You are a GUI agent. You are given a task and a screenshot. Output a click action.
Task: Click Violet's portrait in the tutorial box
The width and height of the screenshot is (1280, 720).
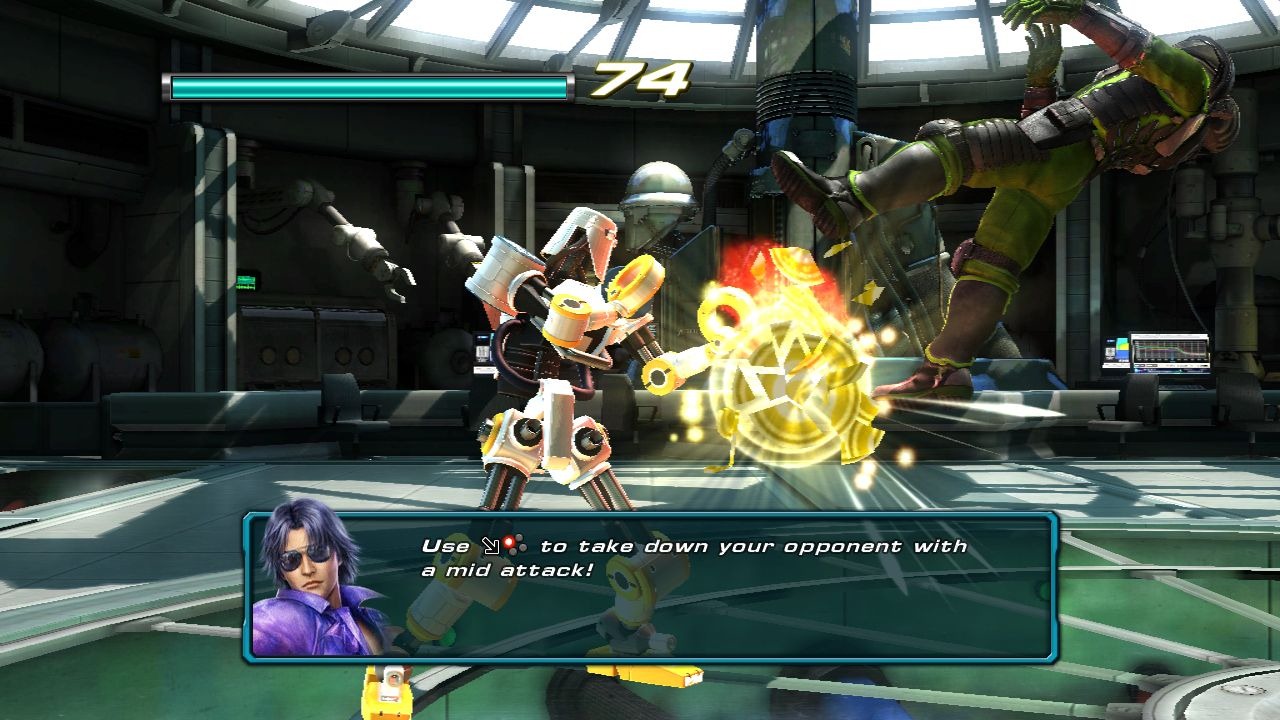click(317, 585)
